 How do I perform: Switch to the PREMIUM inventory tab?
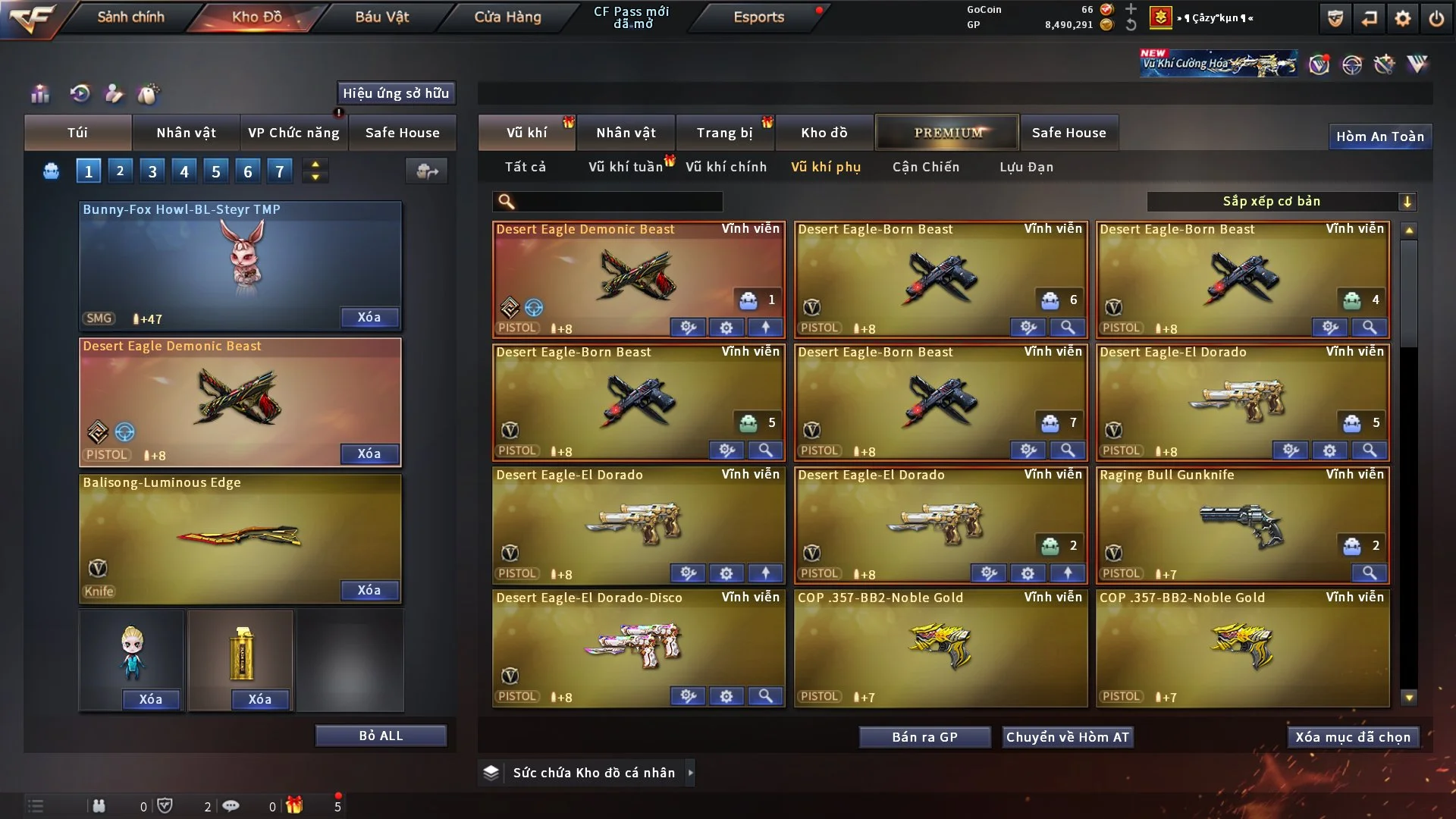pos(947,133)
